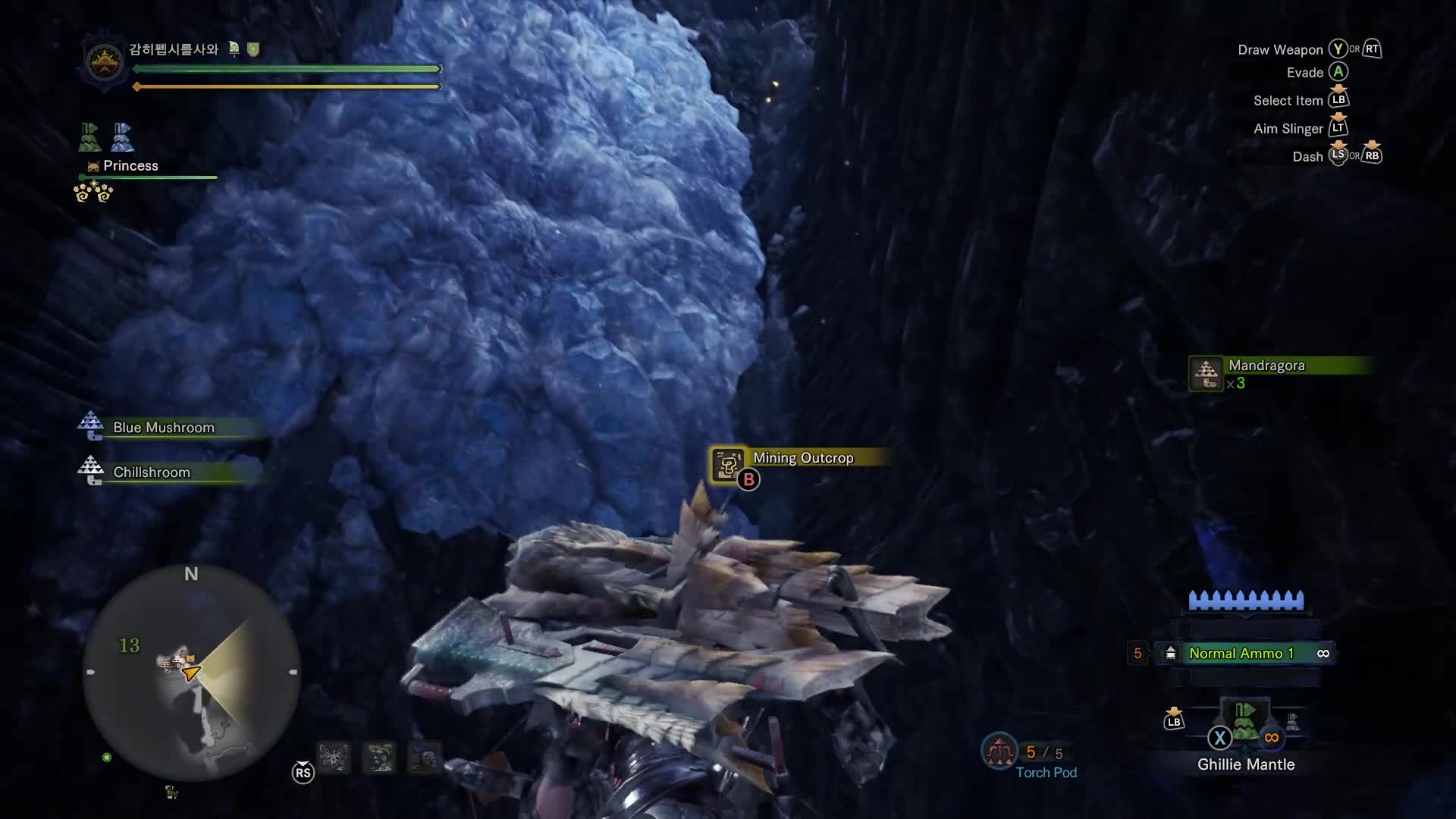The image size is (1456, 819).
Task: Click the blue mantle status icon
Action: (x=122, y=137)
